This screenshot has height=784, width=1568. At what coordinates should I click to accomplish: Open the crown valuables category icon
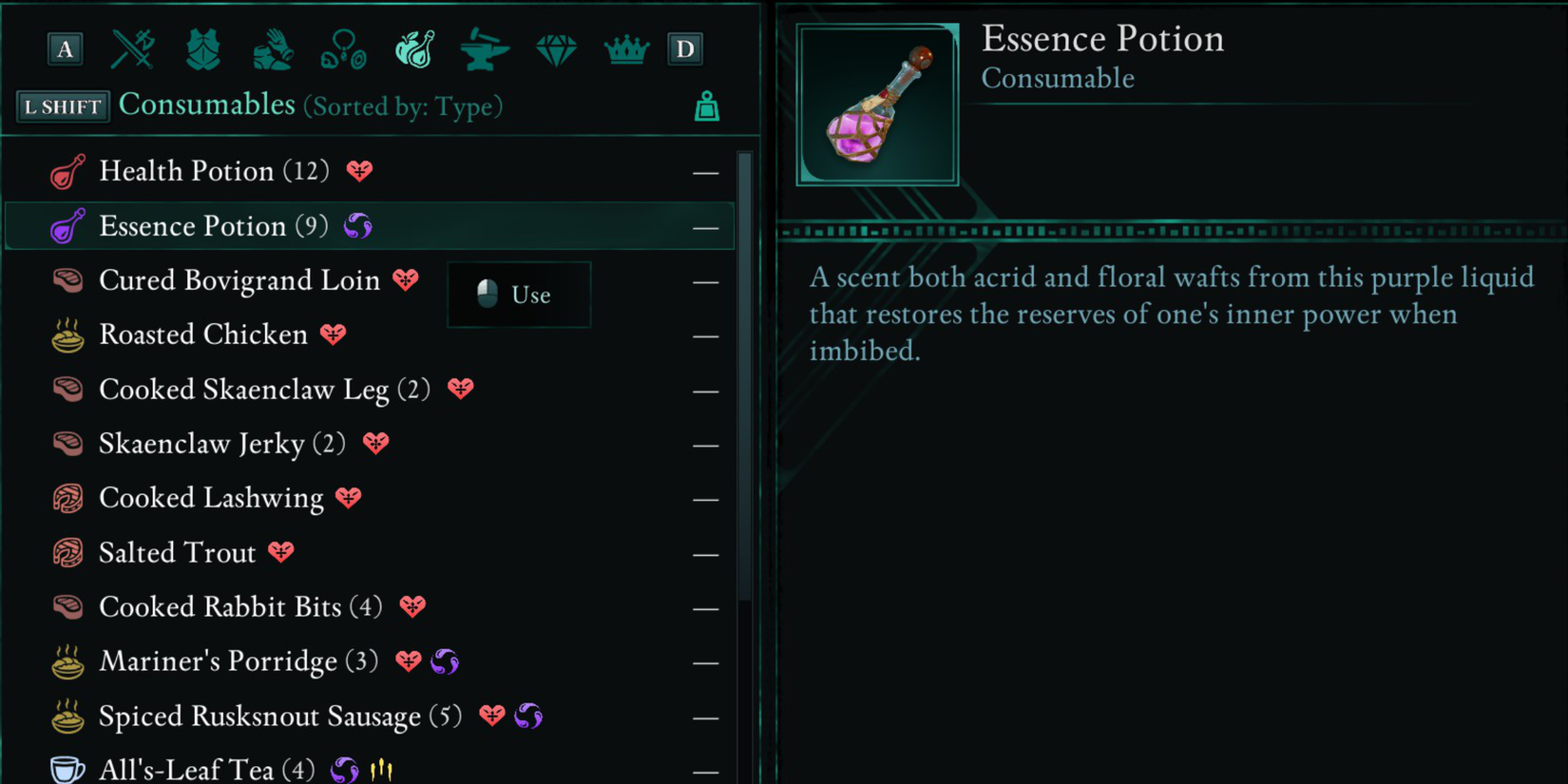point(625,49)
